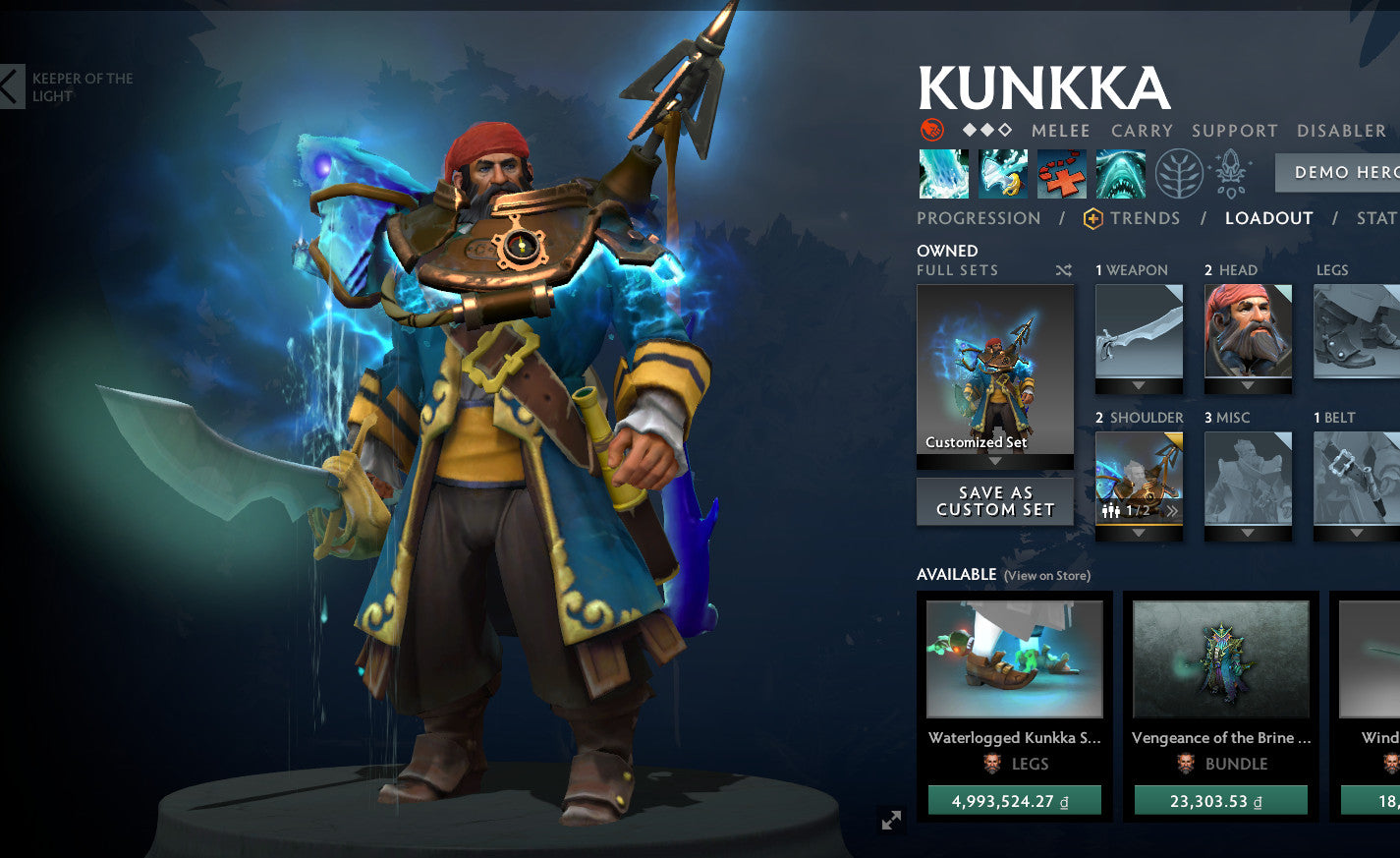Click the Aghanim's Scepter upgrade icon
This screenshot has width=1400, height=858.
coord(1228,173)
